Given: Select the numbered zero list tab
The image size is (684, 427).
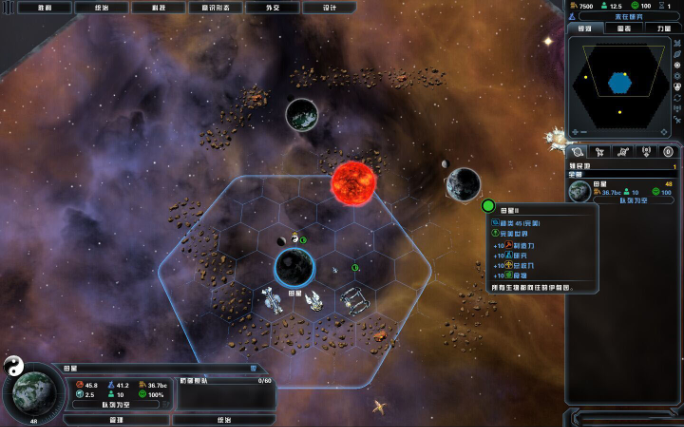Looking at the screenshot, I should click(x=667, y=152).
